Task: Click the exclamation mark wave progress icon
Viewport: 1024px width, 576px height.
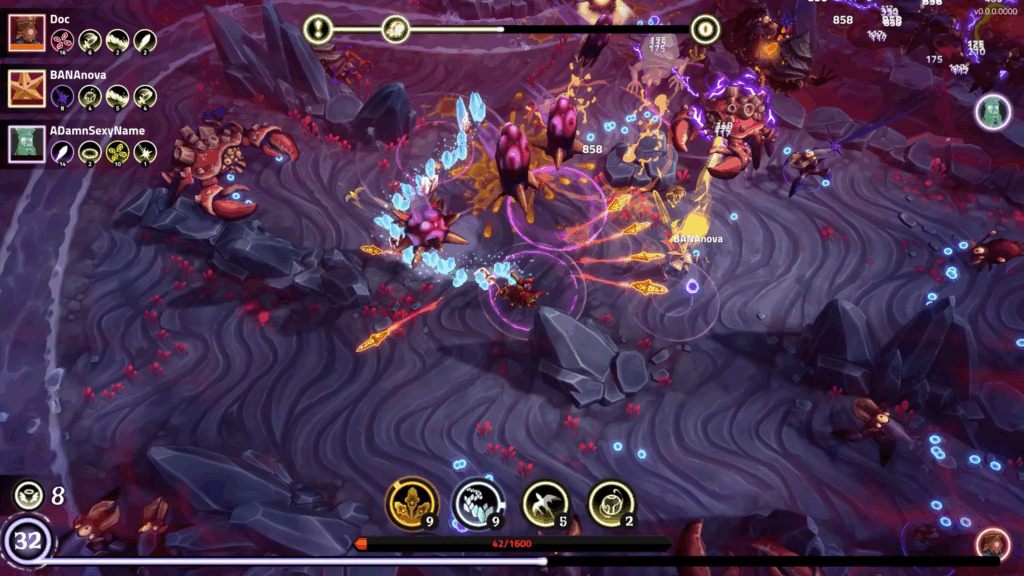Action: tap(319, 30)
